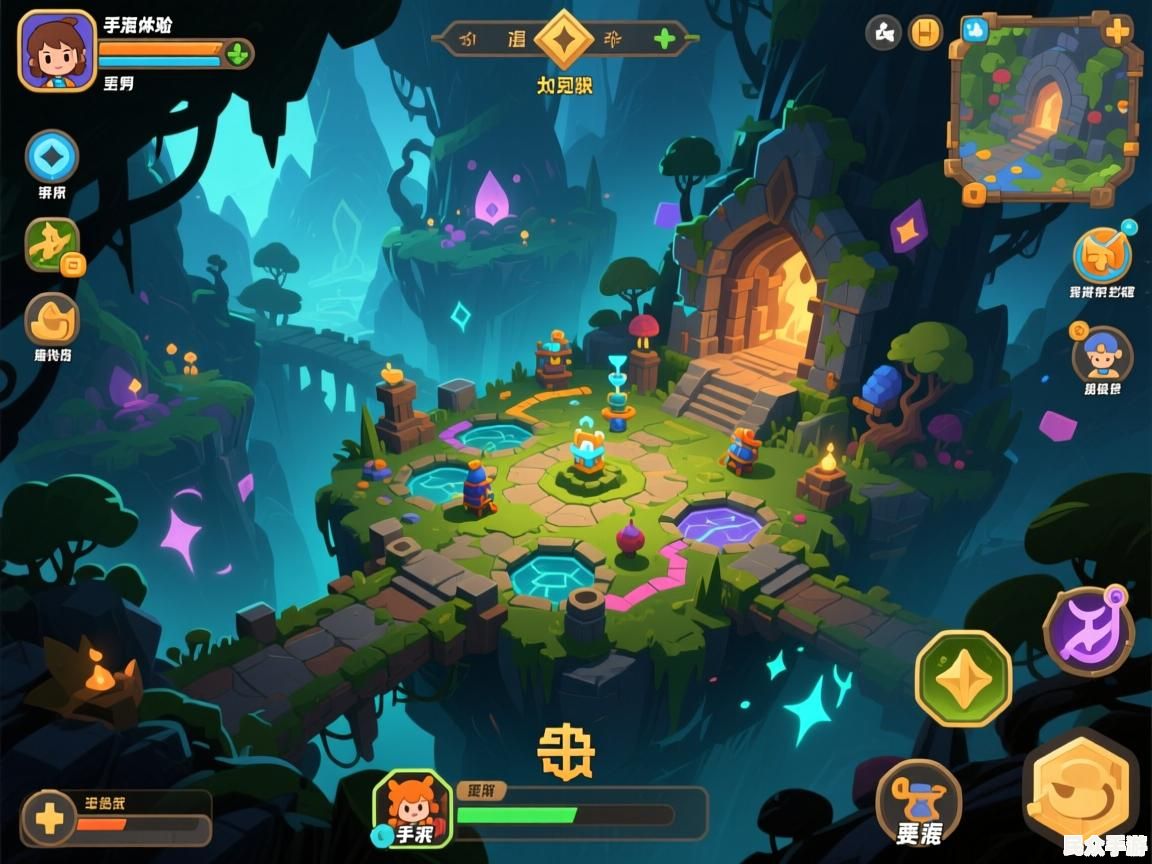Select the blue potion flask button
Screen dimensions: 1152x864
918,802
